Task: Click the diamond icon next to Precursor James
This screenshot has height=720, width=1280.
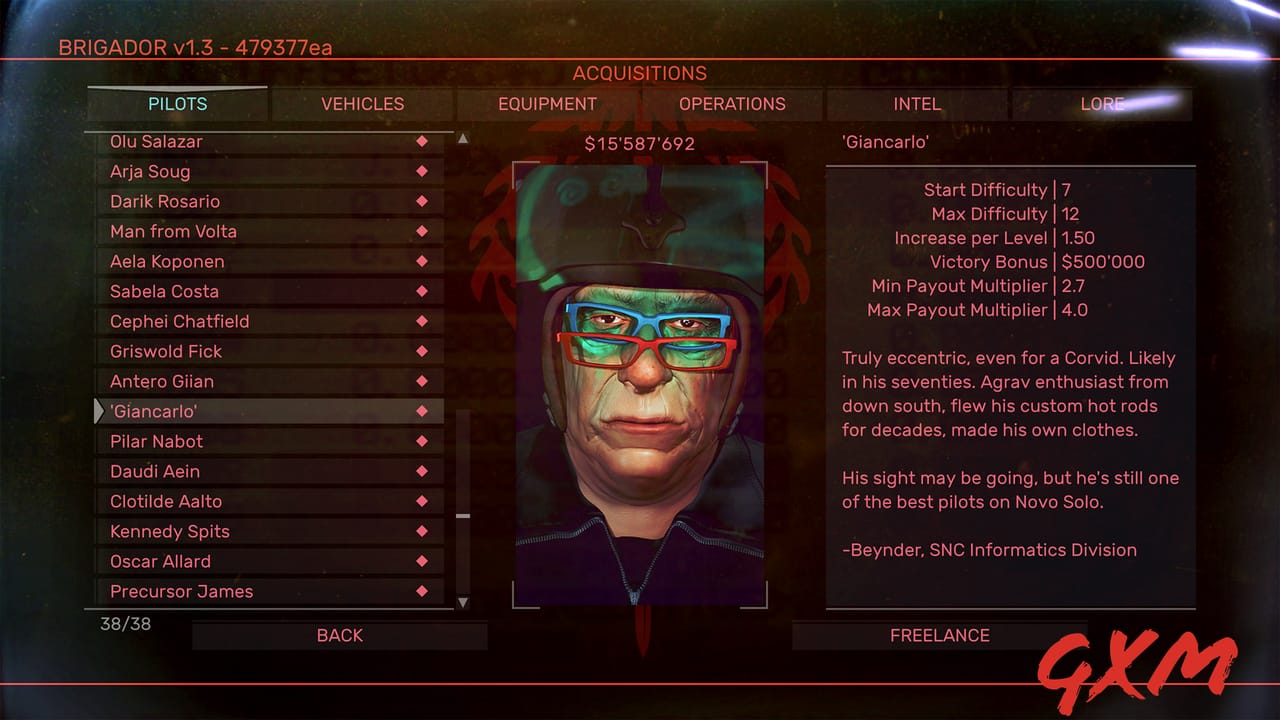Action: (x=423, y=591)
